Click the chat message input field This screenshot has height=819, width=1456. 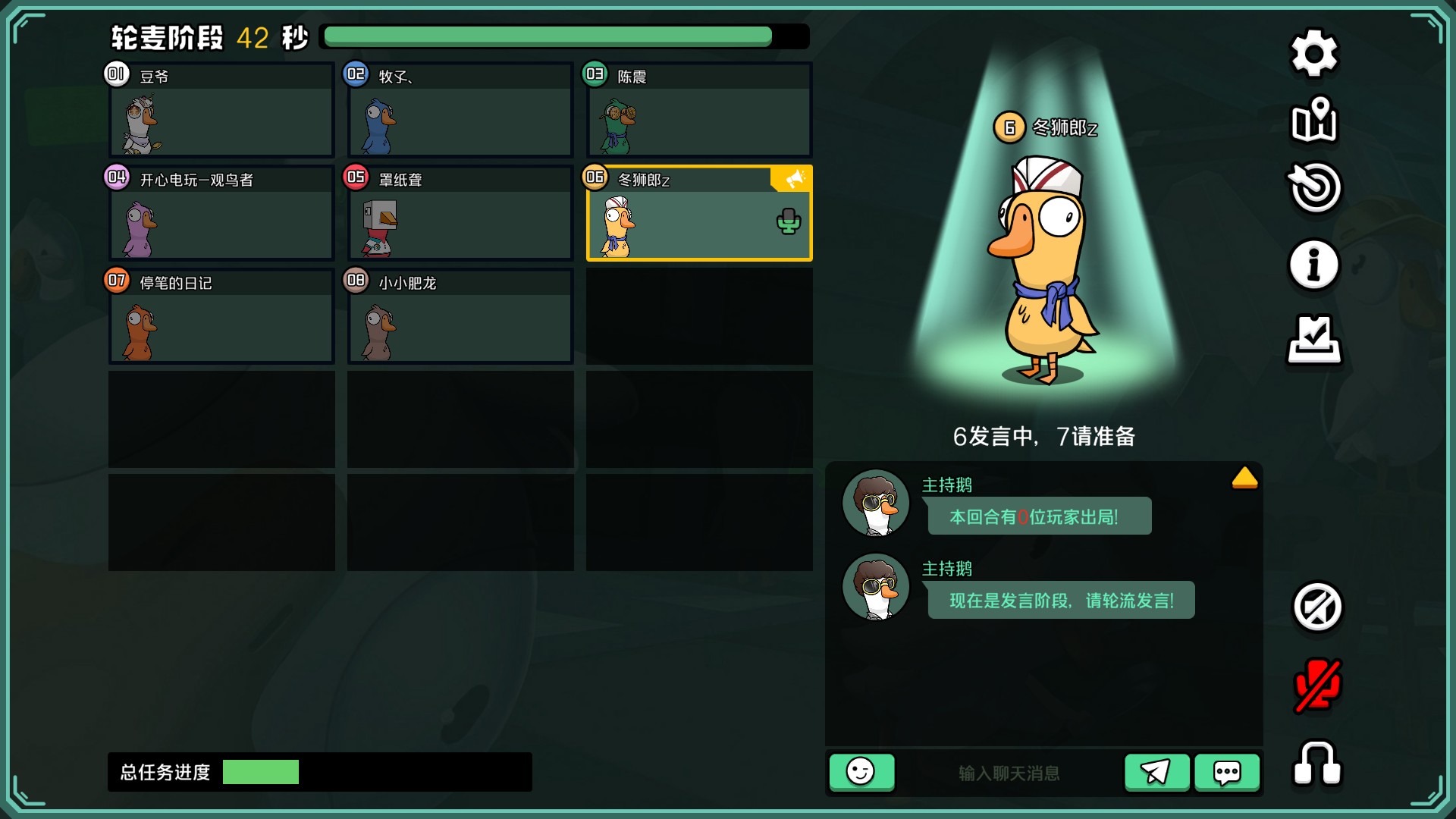coord(1009,772)
